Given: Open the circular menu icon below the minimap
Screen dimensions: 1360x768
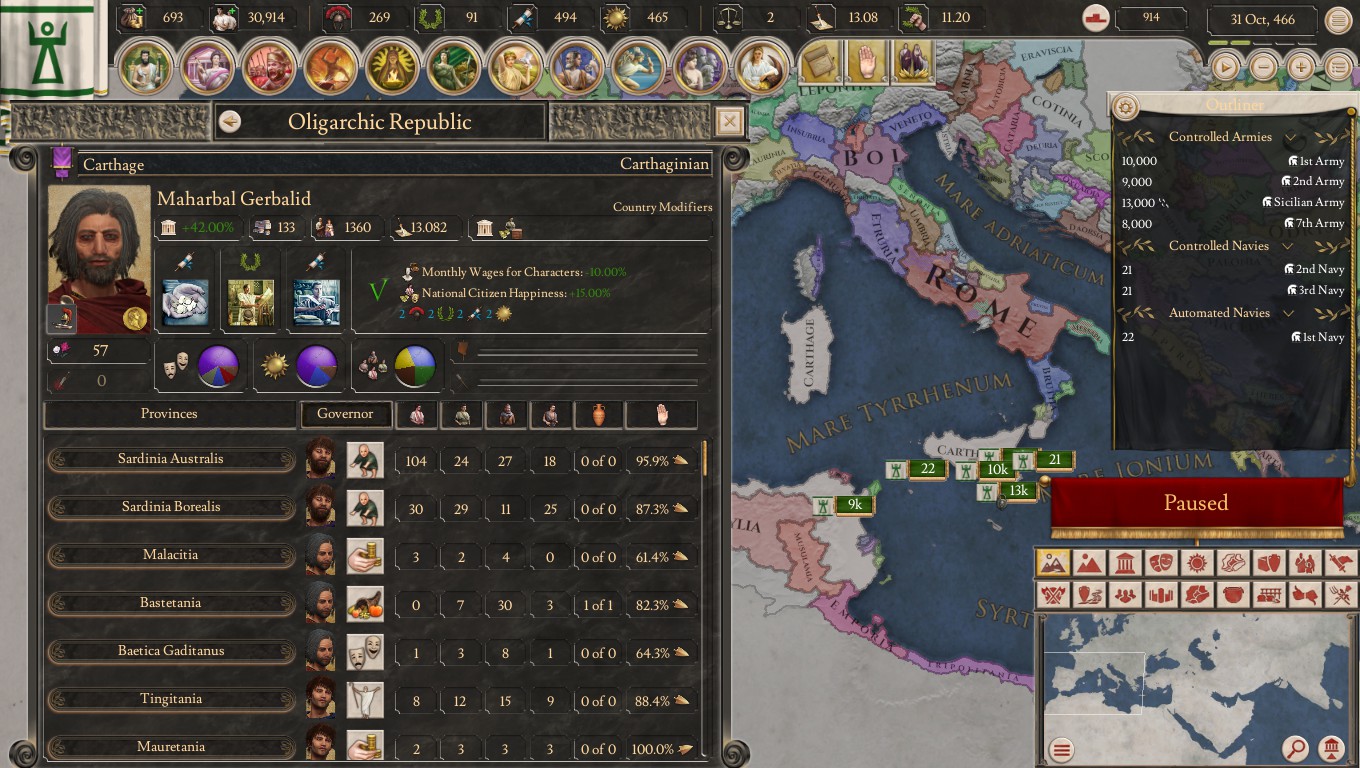Looking at the screenshot, I should [x=1060, y=748].
